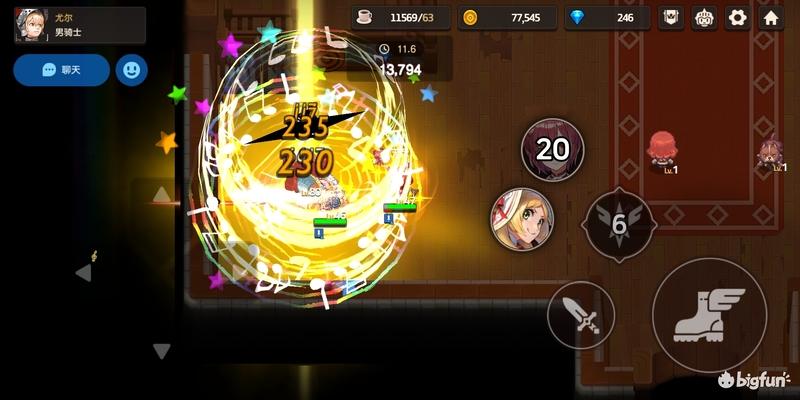Tap the down arrow on the movement pad
Viewport: 800px width, 400px height.
click(161, 351)
